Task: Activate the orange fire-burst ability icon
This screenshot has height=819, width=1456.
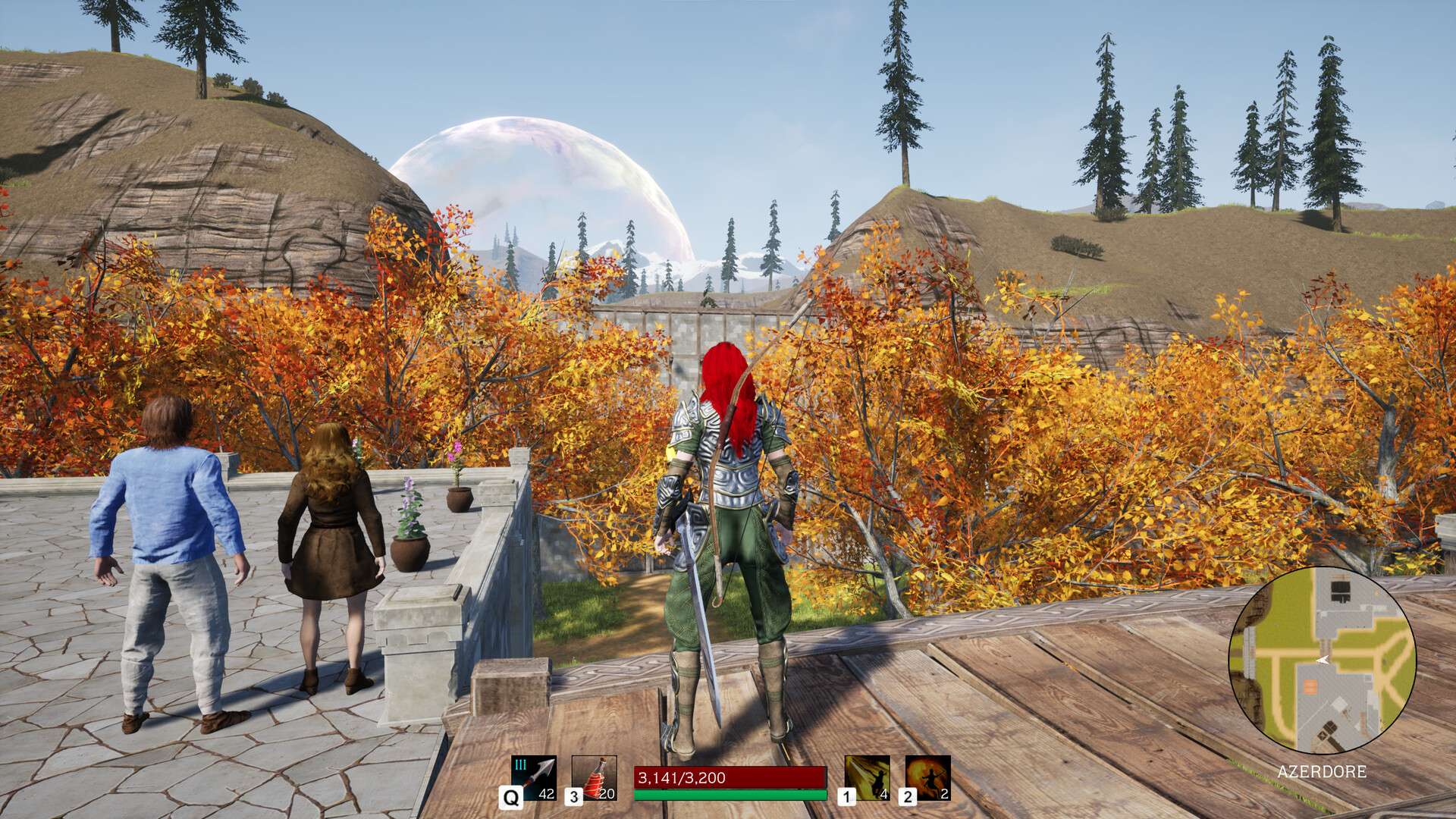Action: pos(927,777)
